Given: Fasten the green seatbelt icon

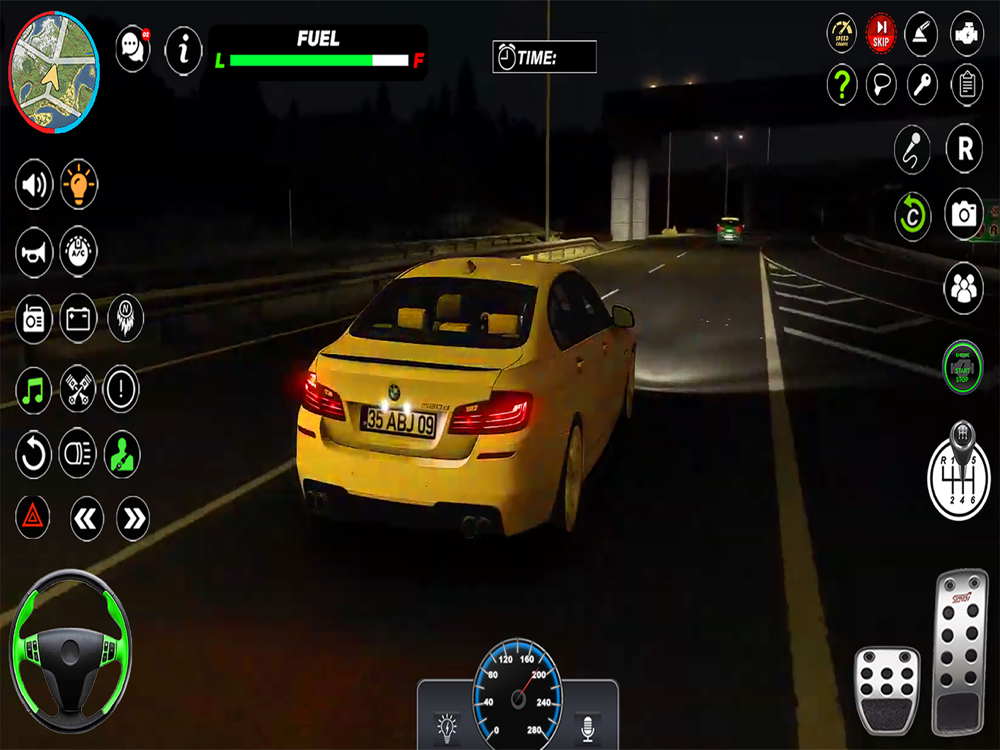Looking at the screenshot, I should pos(123,455).
